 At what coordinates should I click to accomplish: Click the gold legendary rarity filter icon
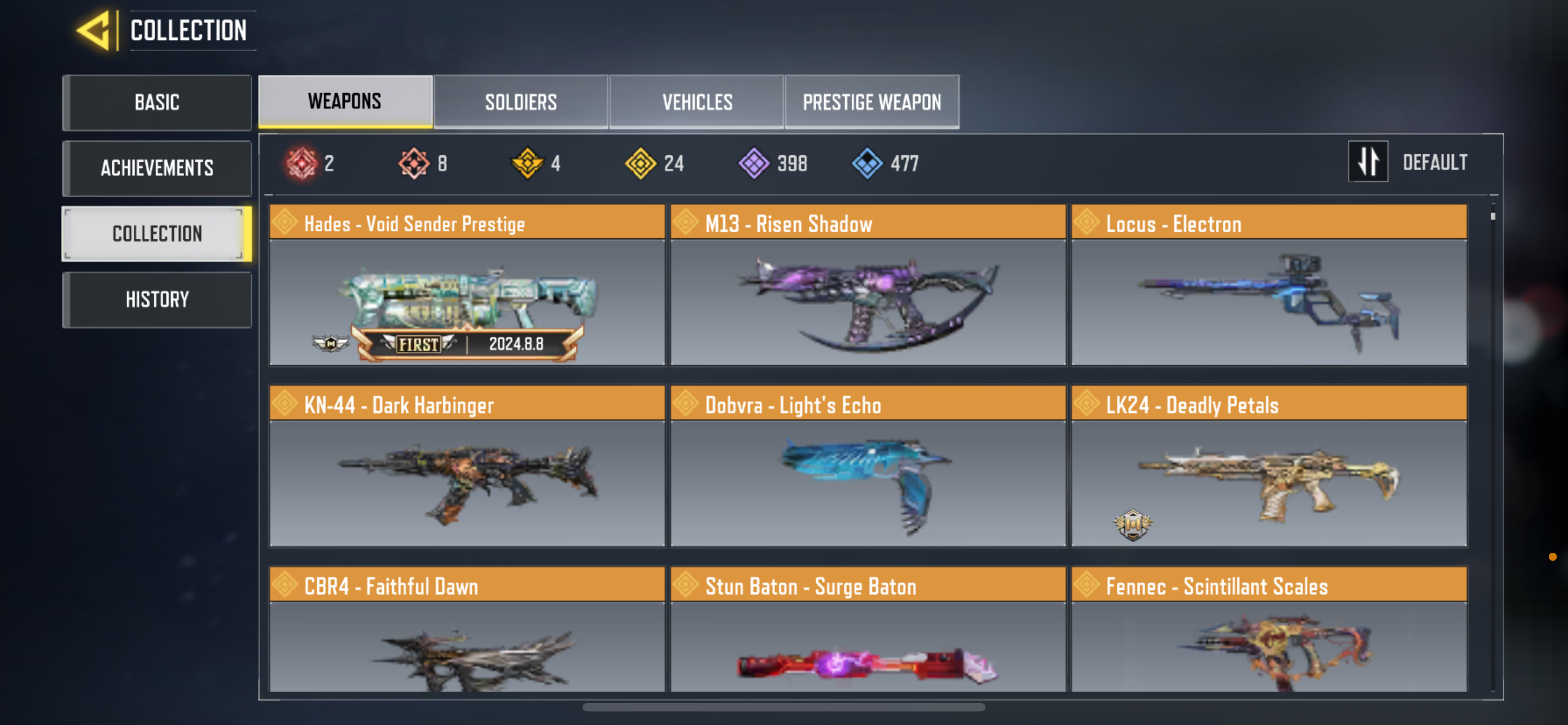pyautogui.click(x=528, y=163)
